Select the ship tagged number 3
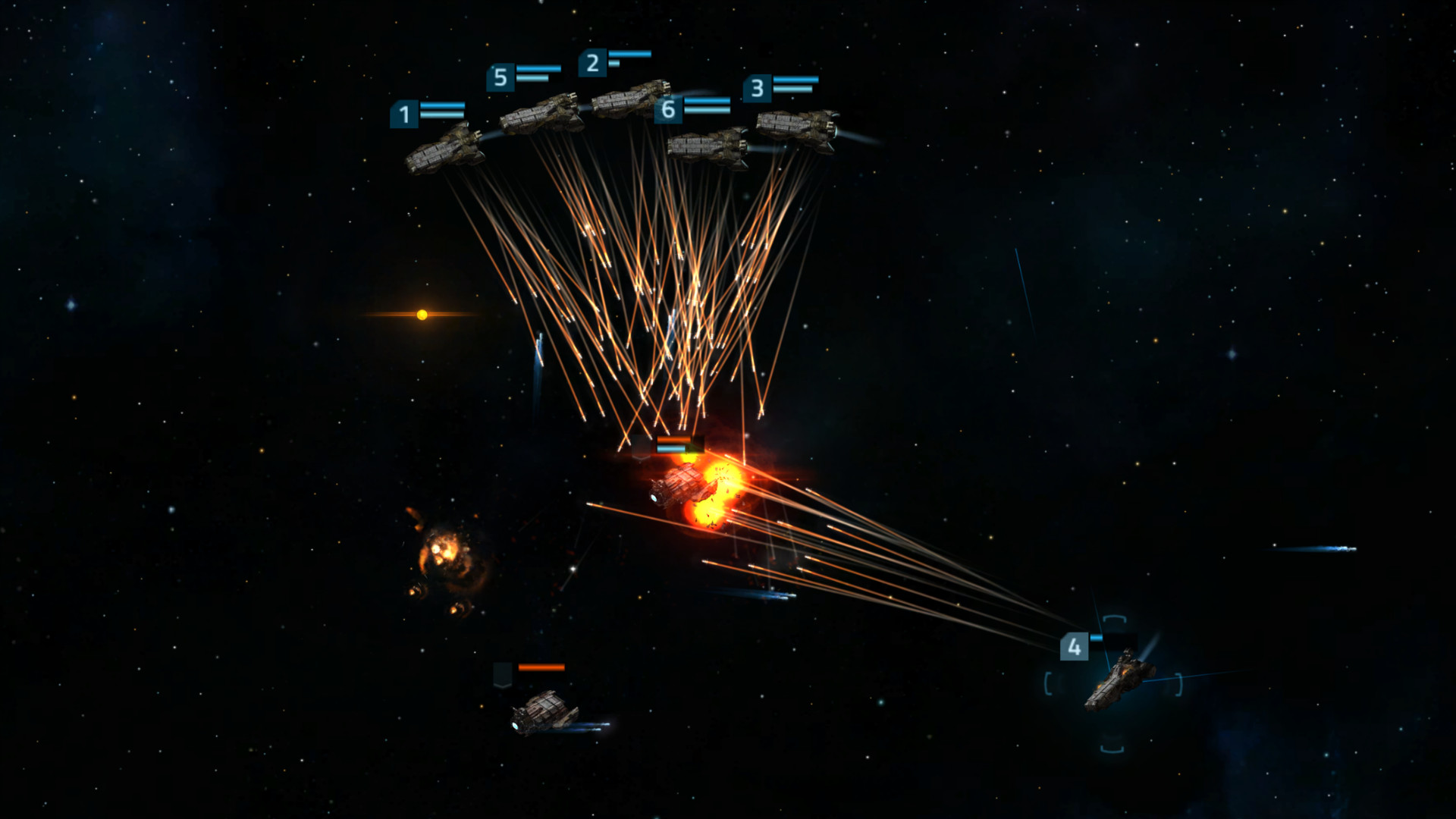Viewport: 1456px width, 819px height. click(x=796, y=125)
